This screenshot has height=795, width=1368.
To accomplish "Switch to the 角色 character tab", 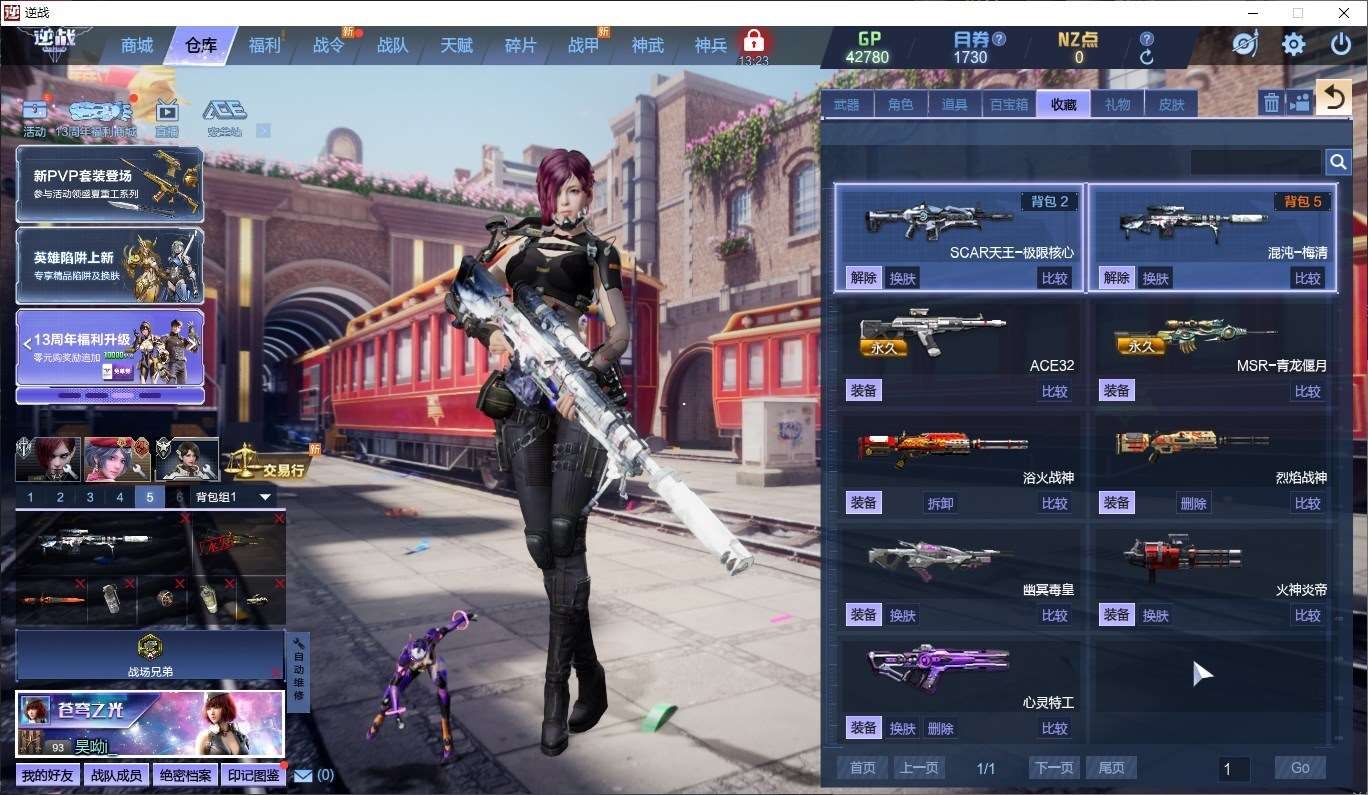I will pyautogui.click(x=900, y=104).
